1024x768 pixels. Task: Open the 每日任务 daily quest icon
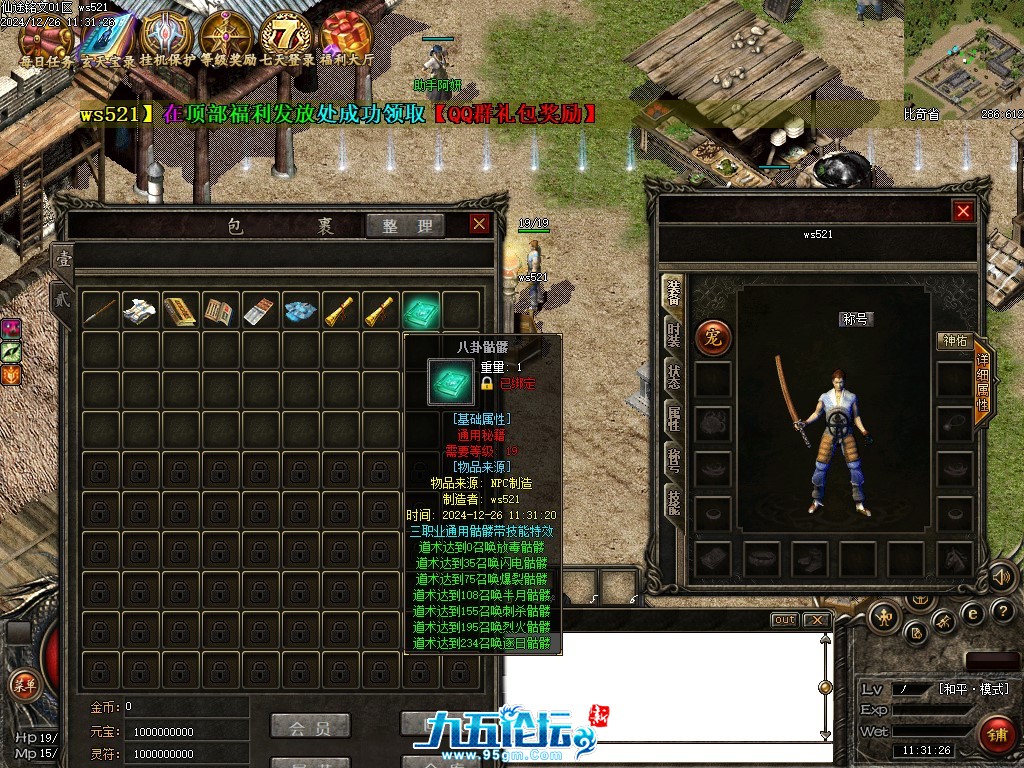pyautogui.click(x=45, y=37)
